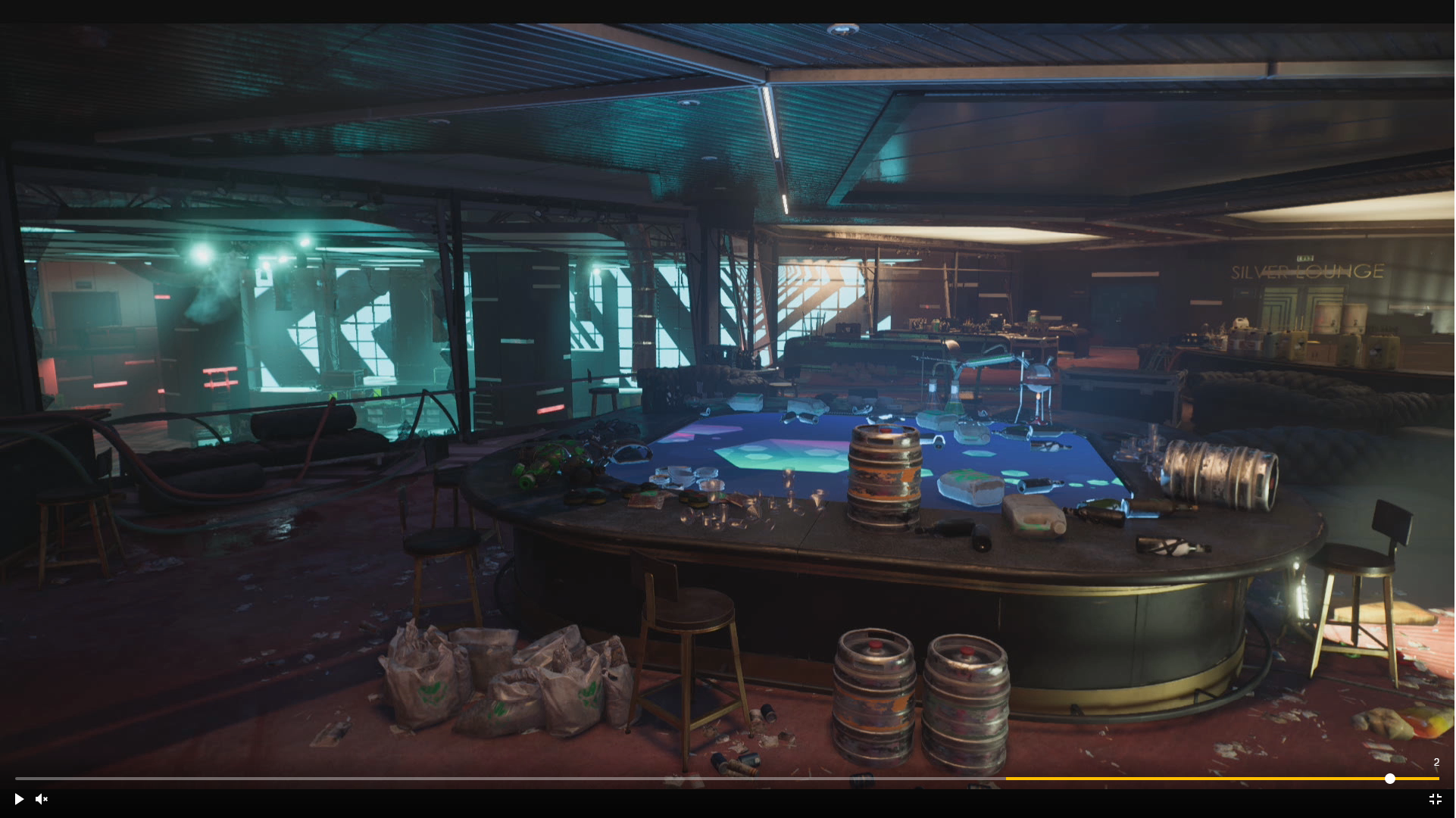
Task: Click the video frame to pause
Action: pyautogui.click(x=727, y=379)
